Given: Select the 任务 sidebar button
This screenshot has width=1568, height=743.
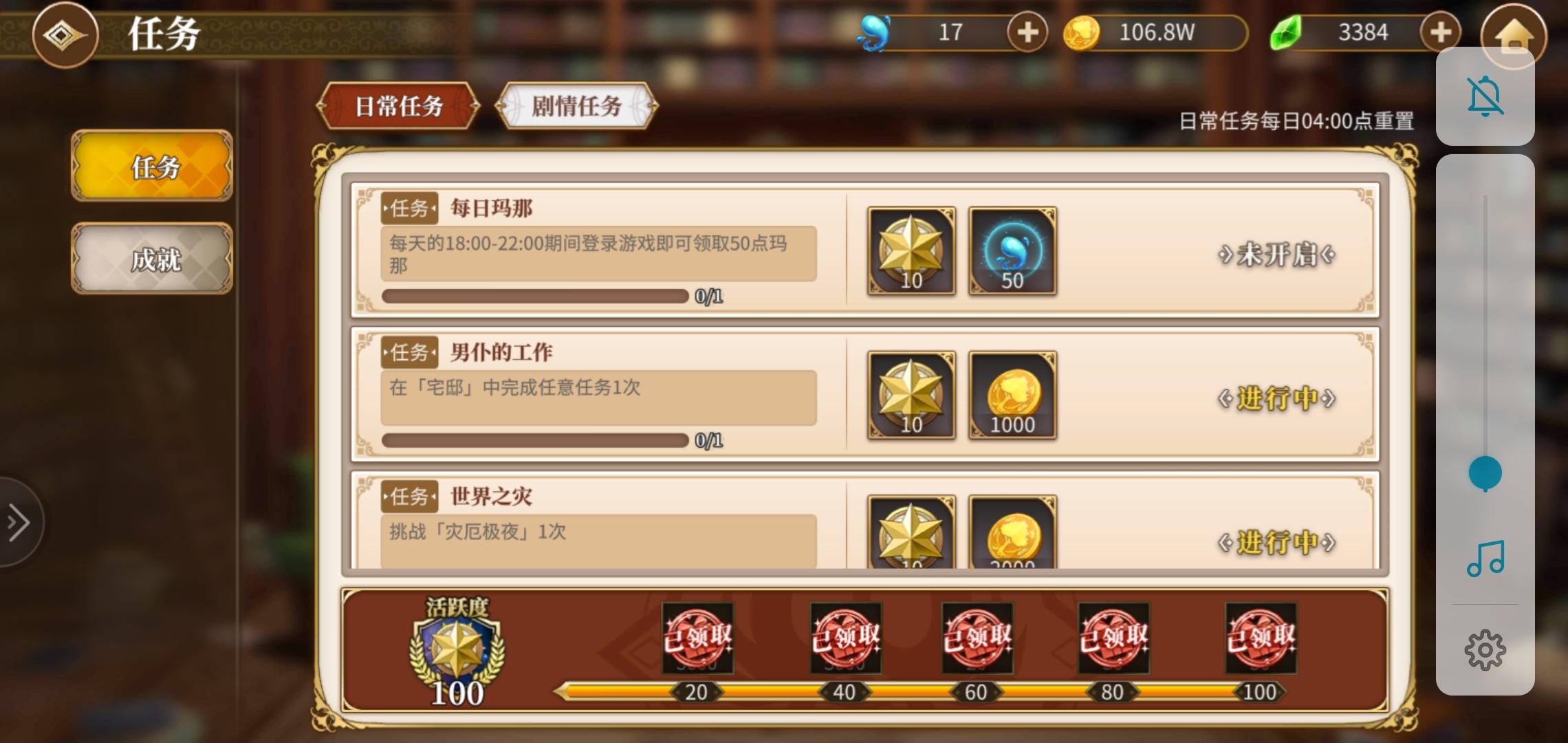Looking at the screenshot, I should point(153,169).
